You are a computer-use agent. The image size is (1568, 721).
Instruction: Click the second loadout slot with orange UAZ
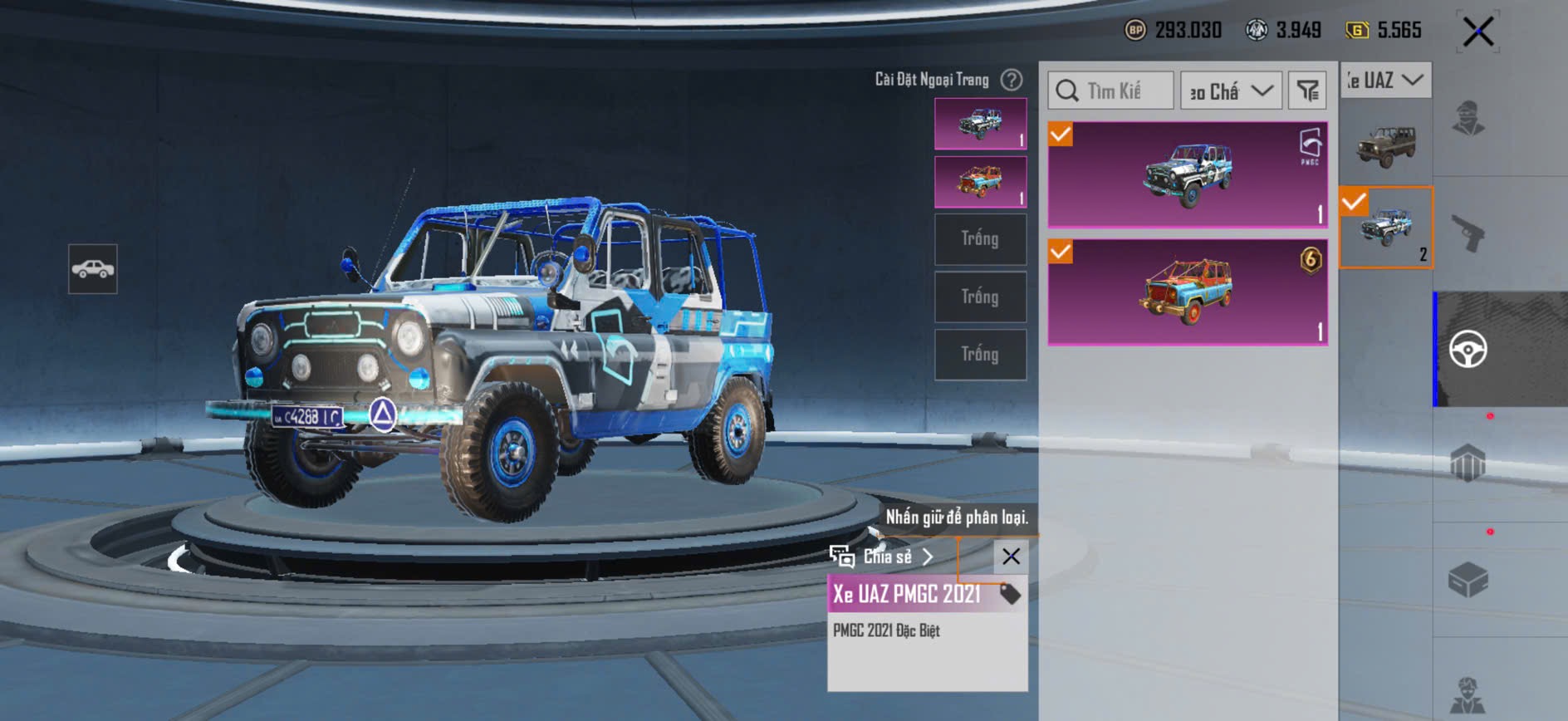tap(980, 182)
